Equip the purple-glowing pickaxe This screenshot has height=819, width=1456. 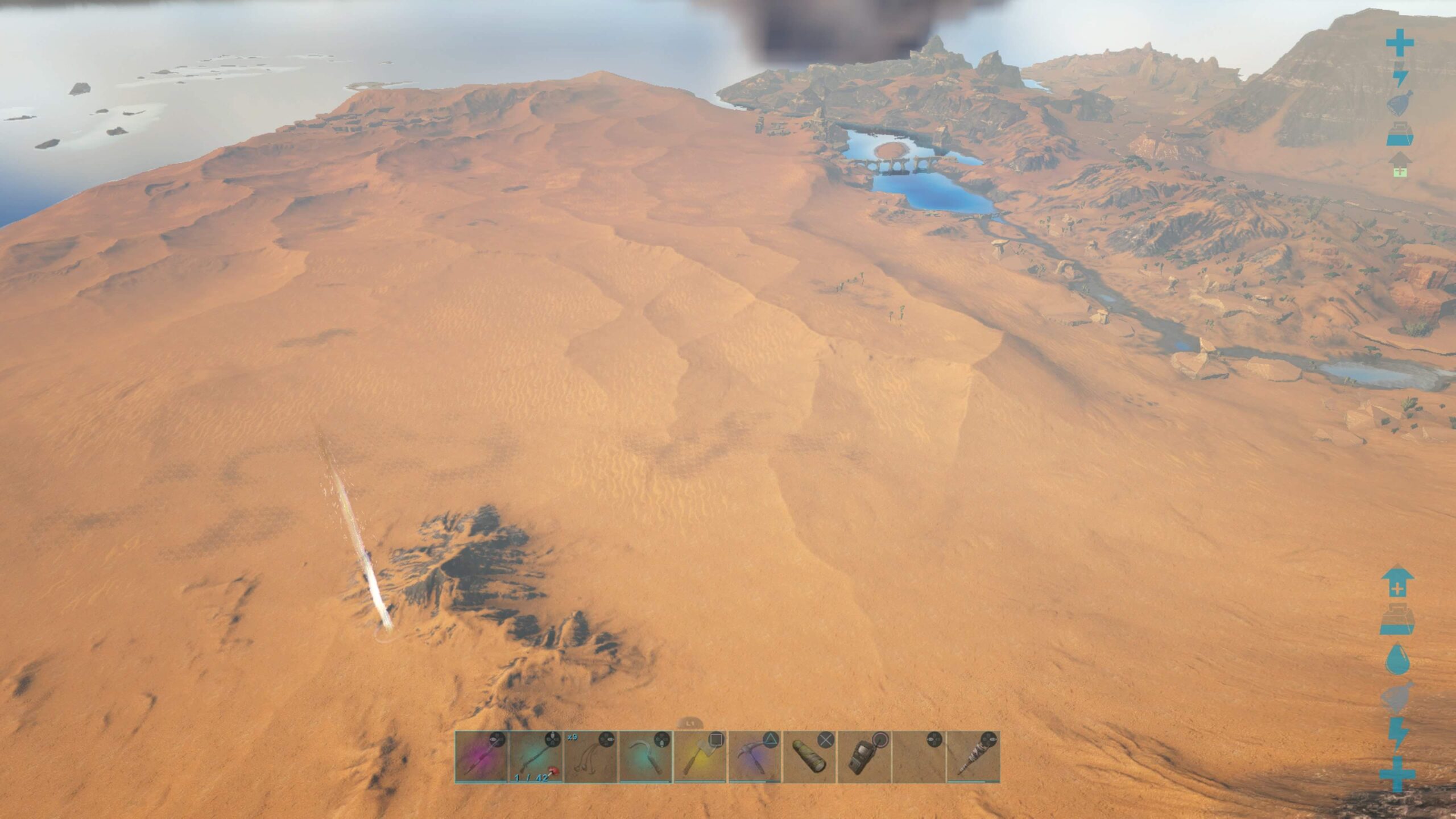(x=755, y=757)
